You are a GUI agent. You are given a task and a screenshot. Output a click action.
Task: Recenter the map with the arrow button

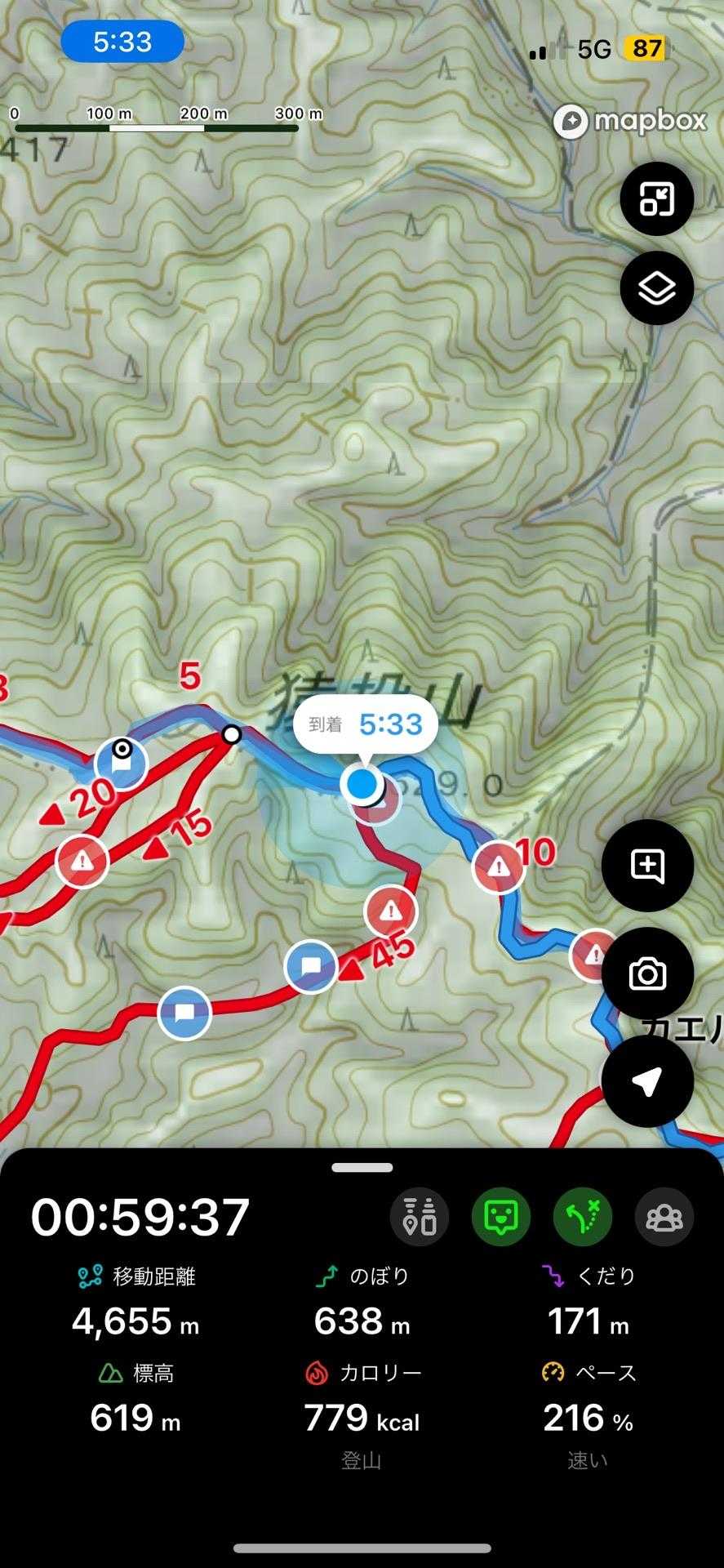[647, 1081]
